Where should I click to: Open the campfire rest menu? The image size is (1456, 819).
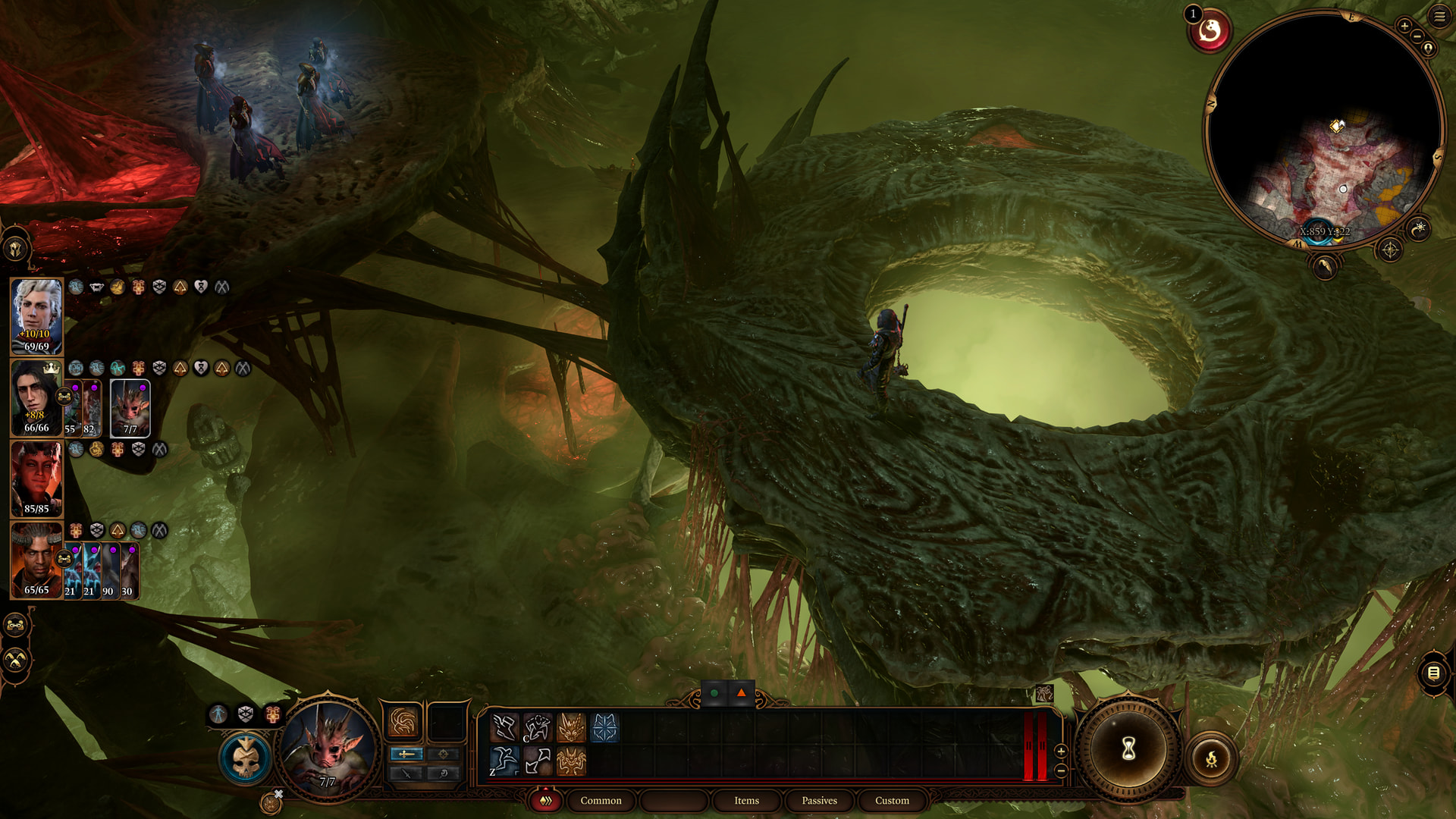[x=1211, y=758]
